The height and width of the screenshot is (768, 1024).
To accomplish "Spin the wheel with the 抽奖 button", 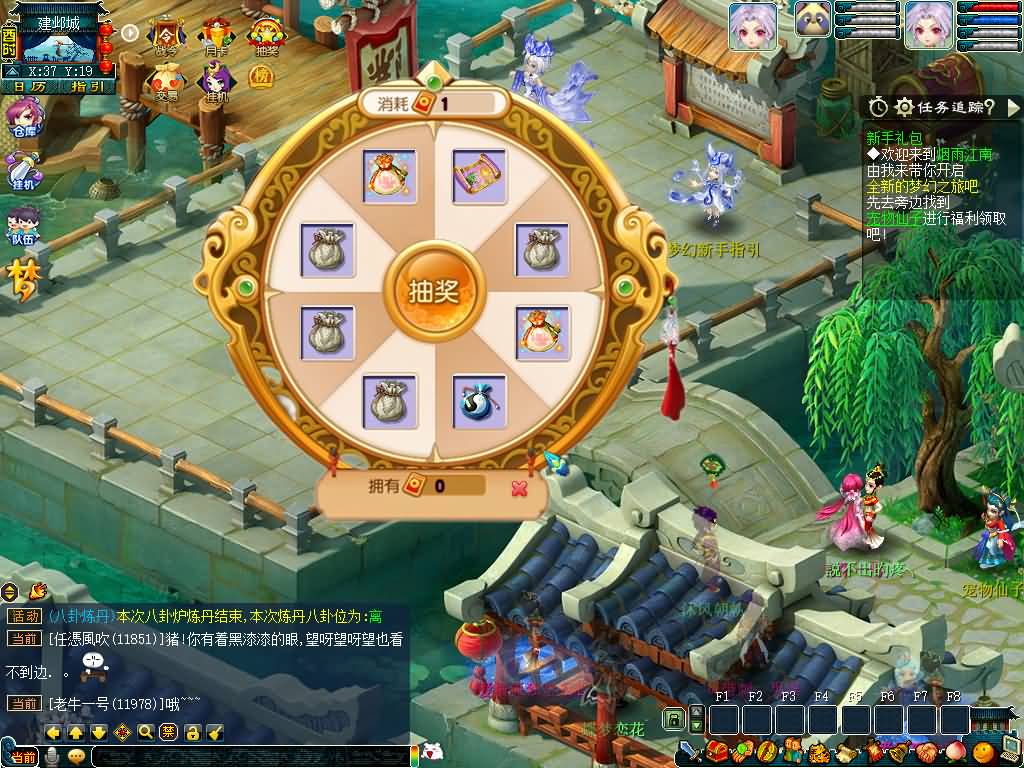I will point(433,290).
